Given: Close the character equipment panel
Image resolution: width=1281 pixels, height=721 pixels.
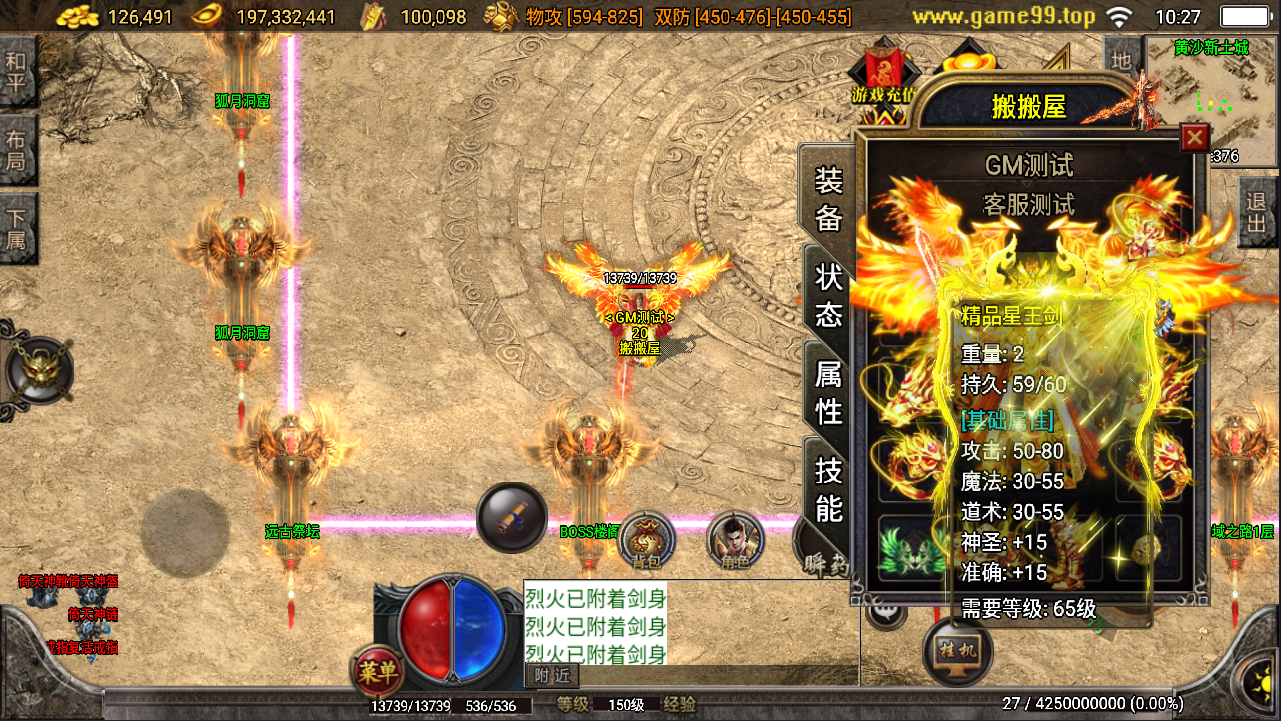Looking at the screenshot, I should [x=1194, y=137].
